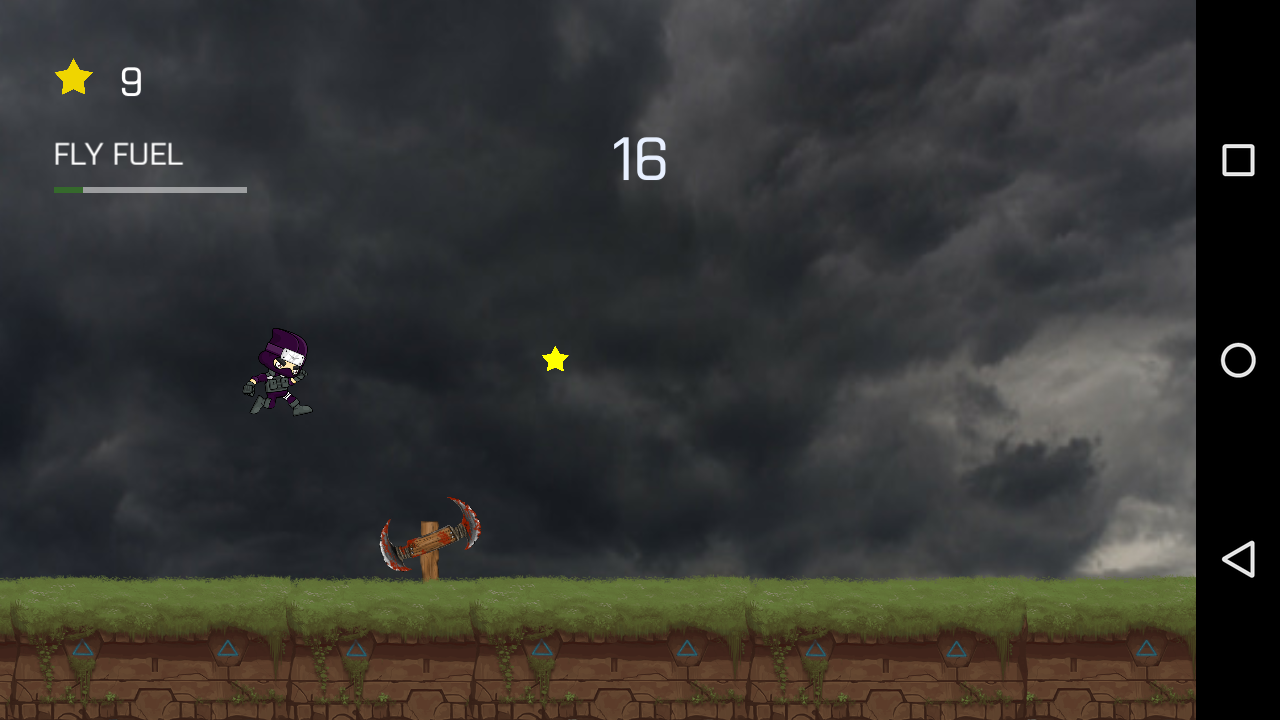Click the yellow star score icon

[72, 77]
